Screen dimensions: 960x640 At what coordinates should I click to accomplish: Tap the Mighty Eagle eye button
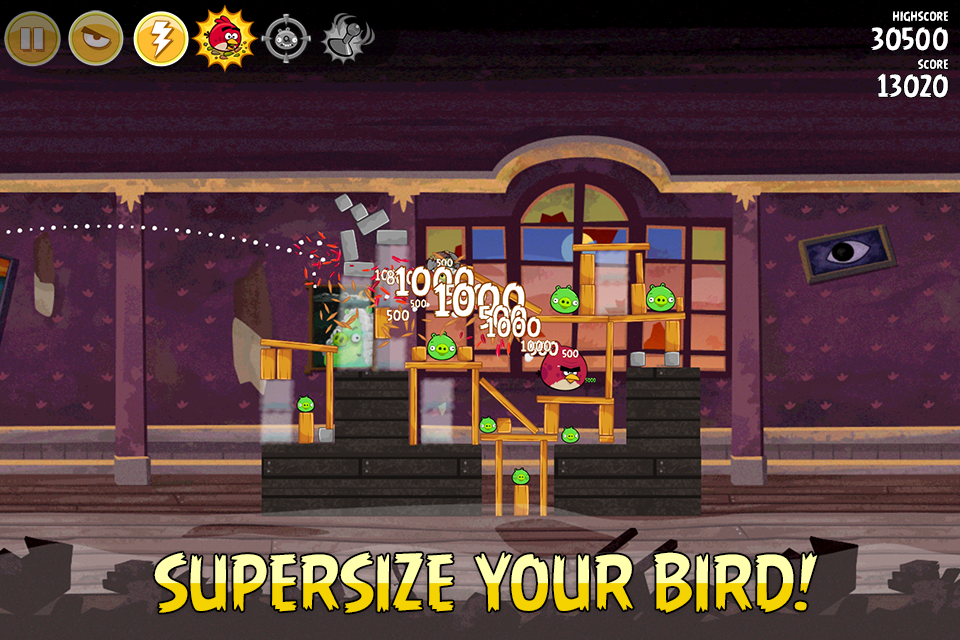96,38
